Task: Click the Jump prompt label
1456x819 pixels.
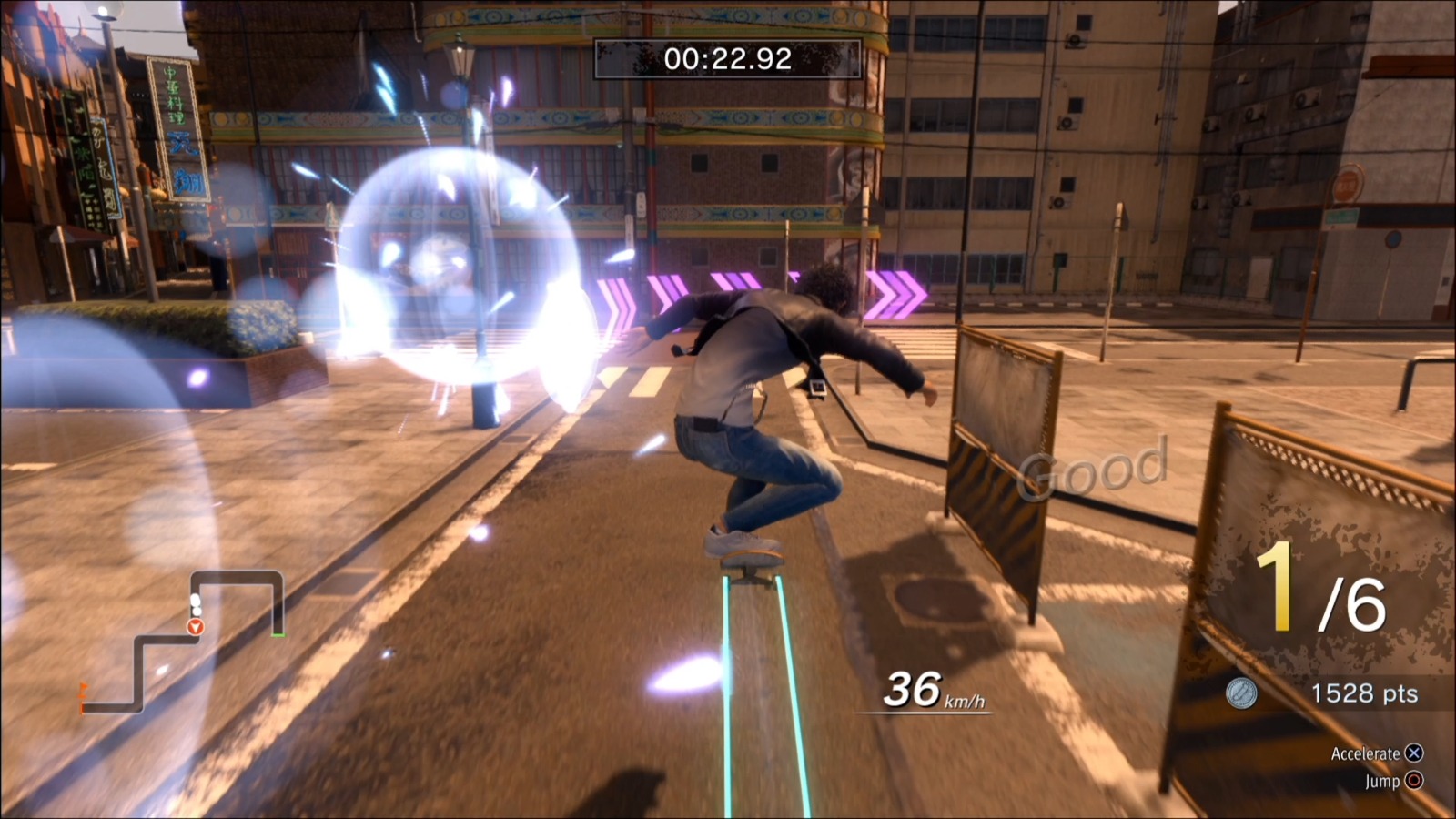Action: tap(1381, 782)
